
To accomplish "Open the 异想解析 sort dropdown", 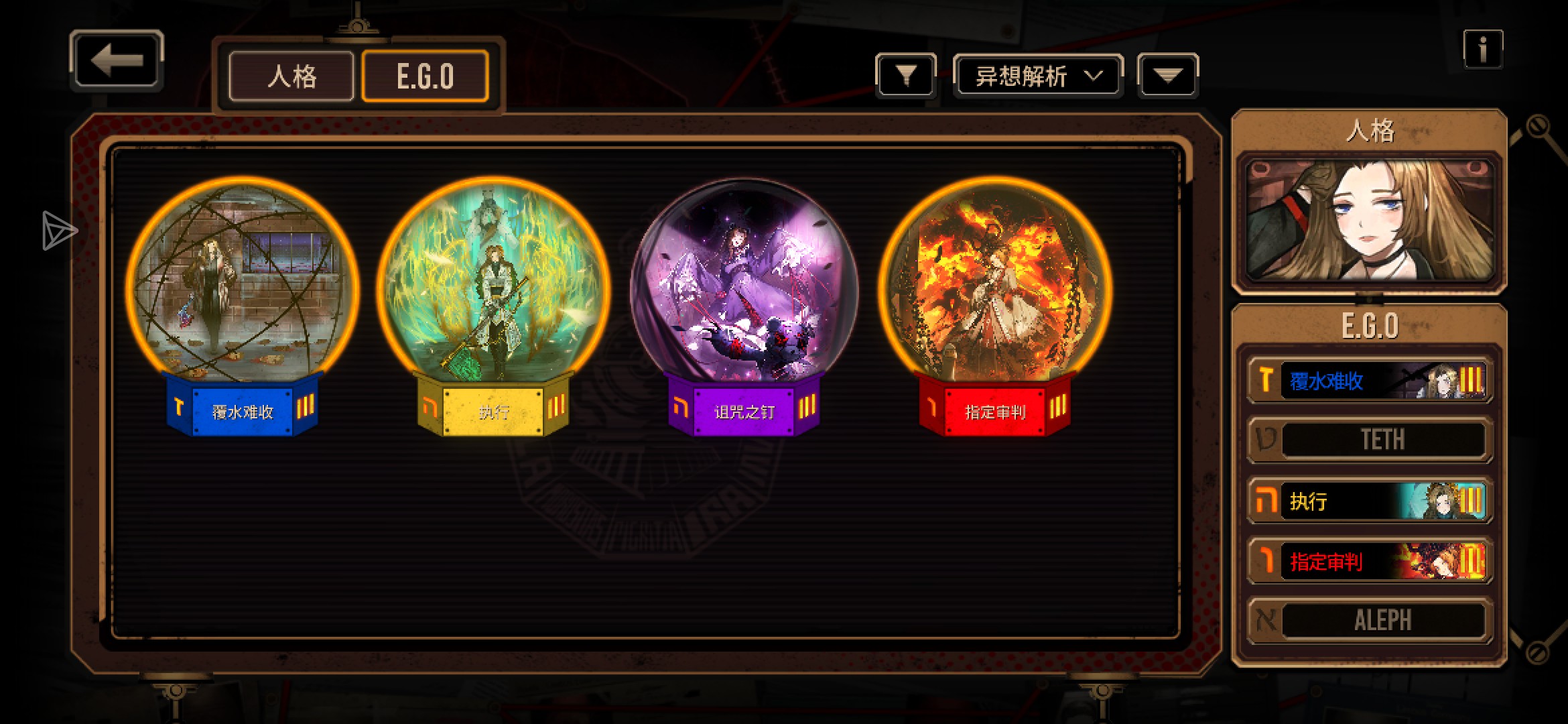I will tap(1037, 76).
